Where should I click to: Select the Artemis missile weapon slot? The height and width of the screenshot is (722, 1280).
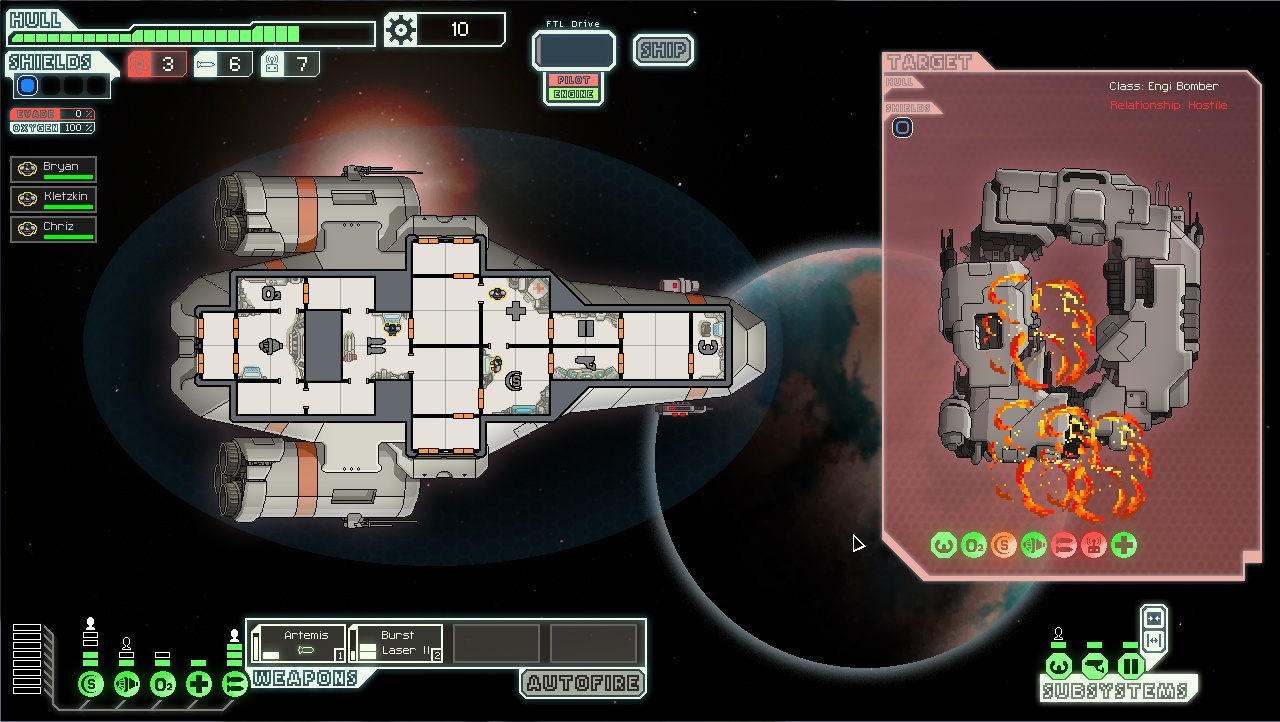(298, 643)
